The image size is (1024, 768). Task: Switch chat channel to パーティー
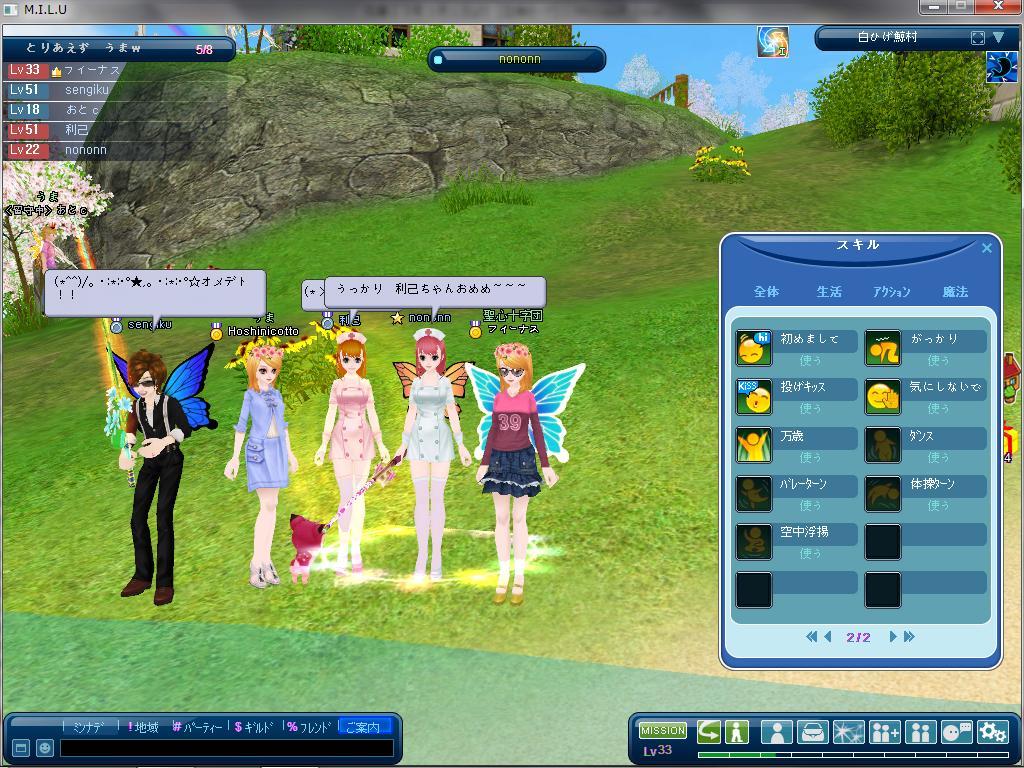[x=197, y=727]
